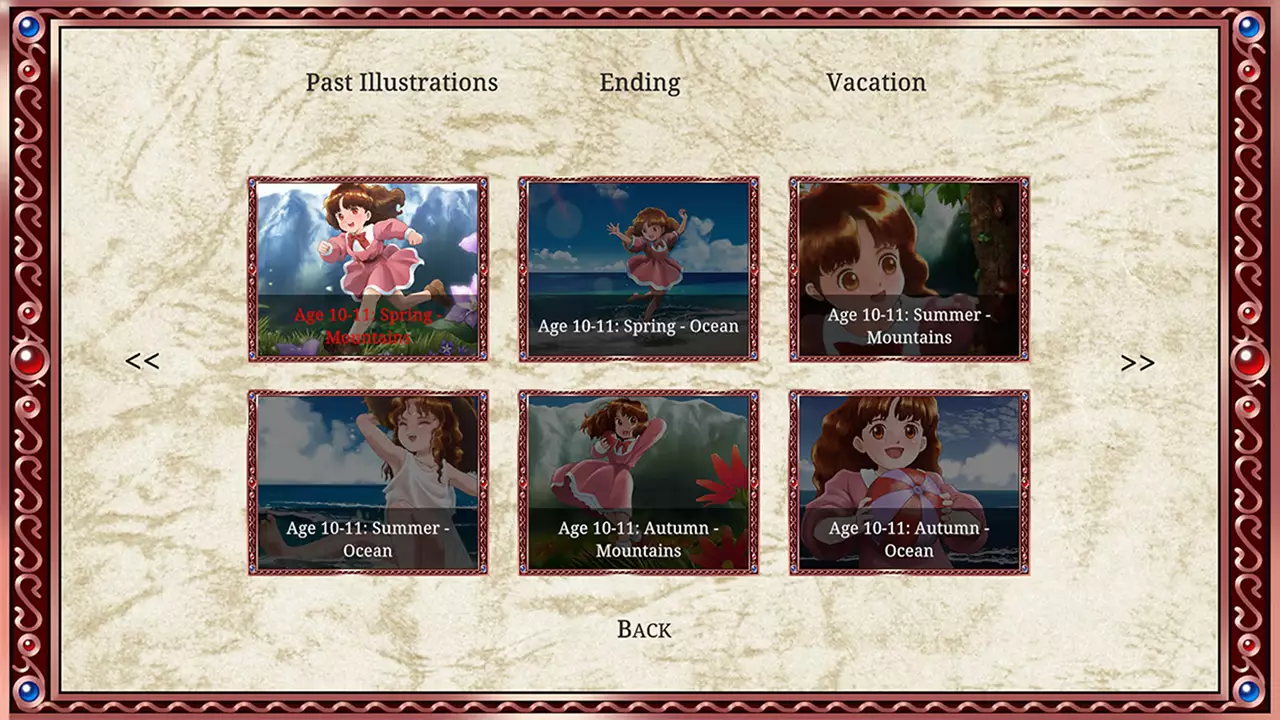
Task: Select the Vacation tab
Action: 875,83
